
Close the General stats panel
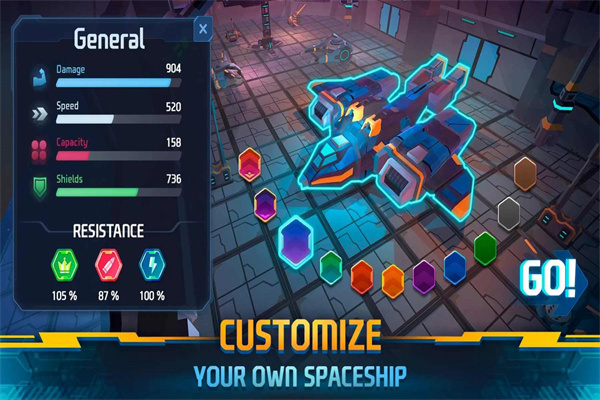pos(203,30)
